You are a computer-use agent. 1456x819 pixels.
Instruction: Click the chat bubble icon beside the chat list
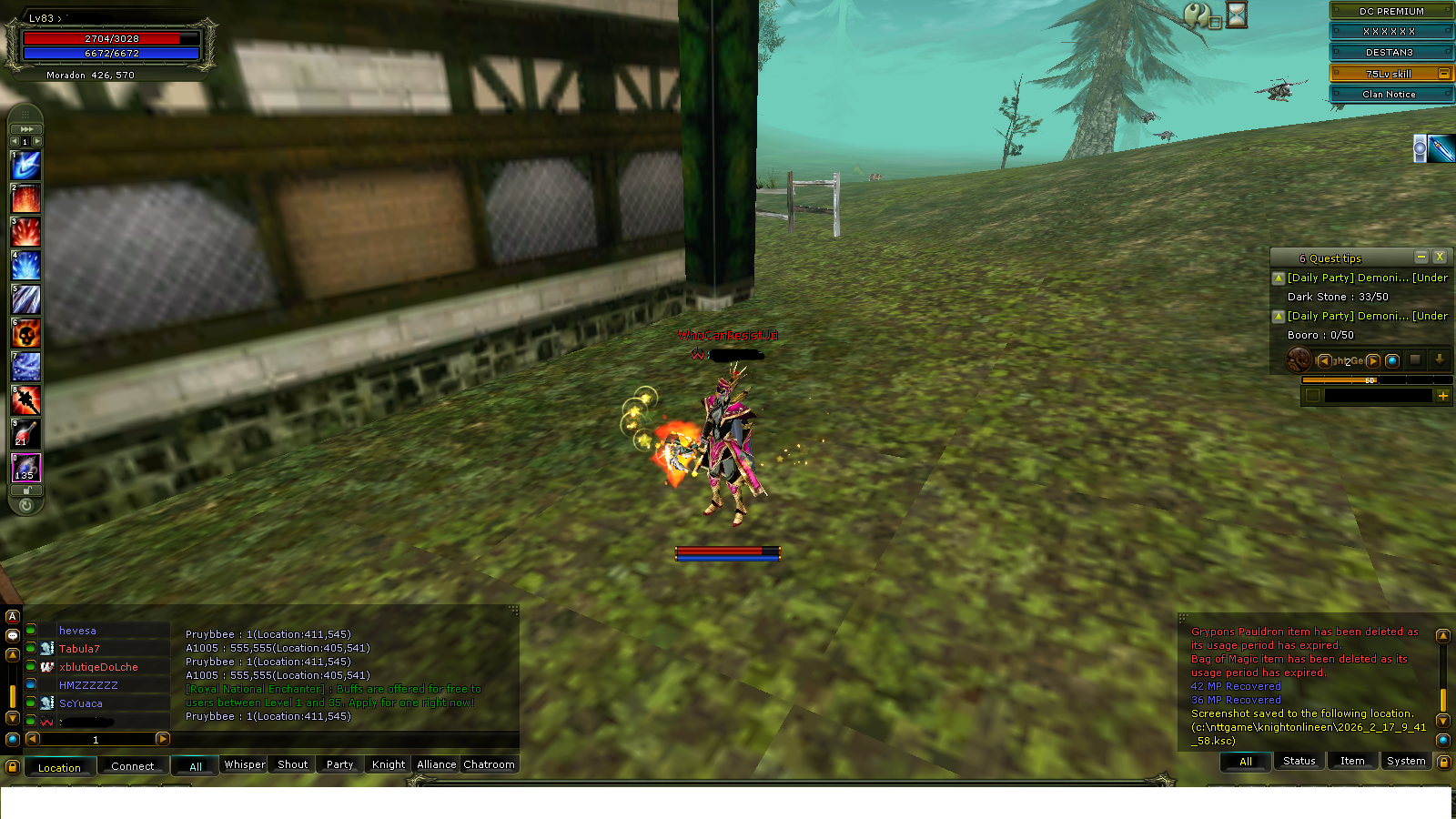[12, 637]
